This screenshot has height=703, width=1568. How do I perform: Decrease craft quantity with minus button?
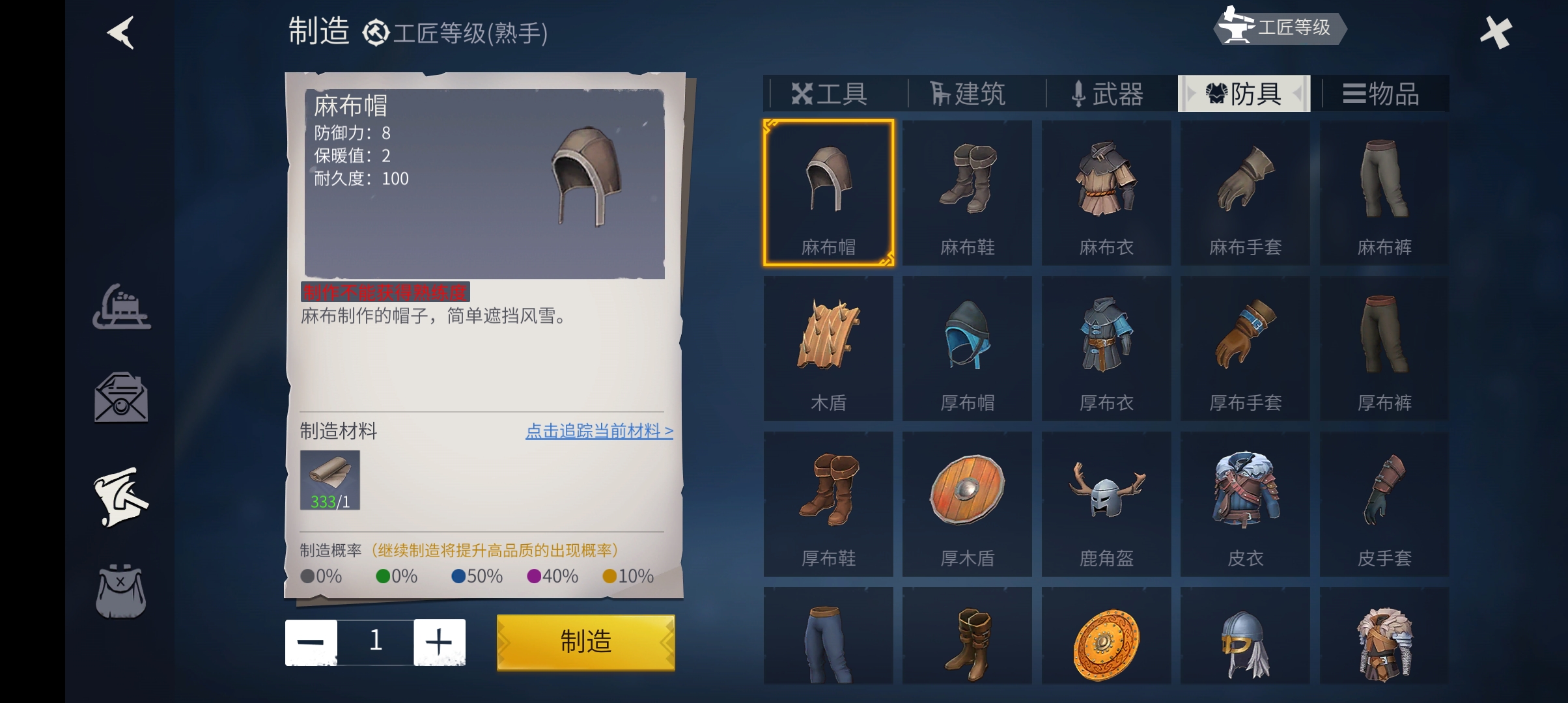(312, 642)
